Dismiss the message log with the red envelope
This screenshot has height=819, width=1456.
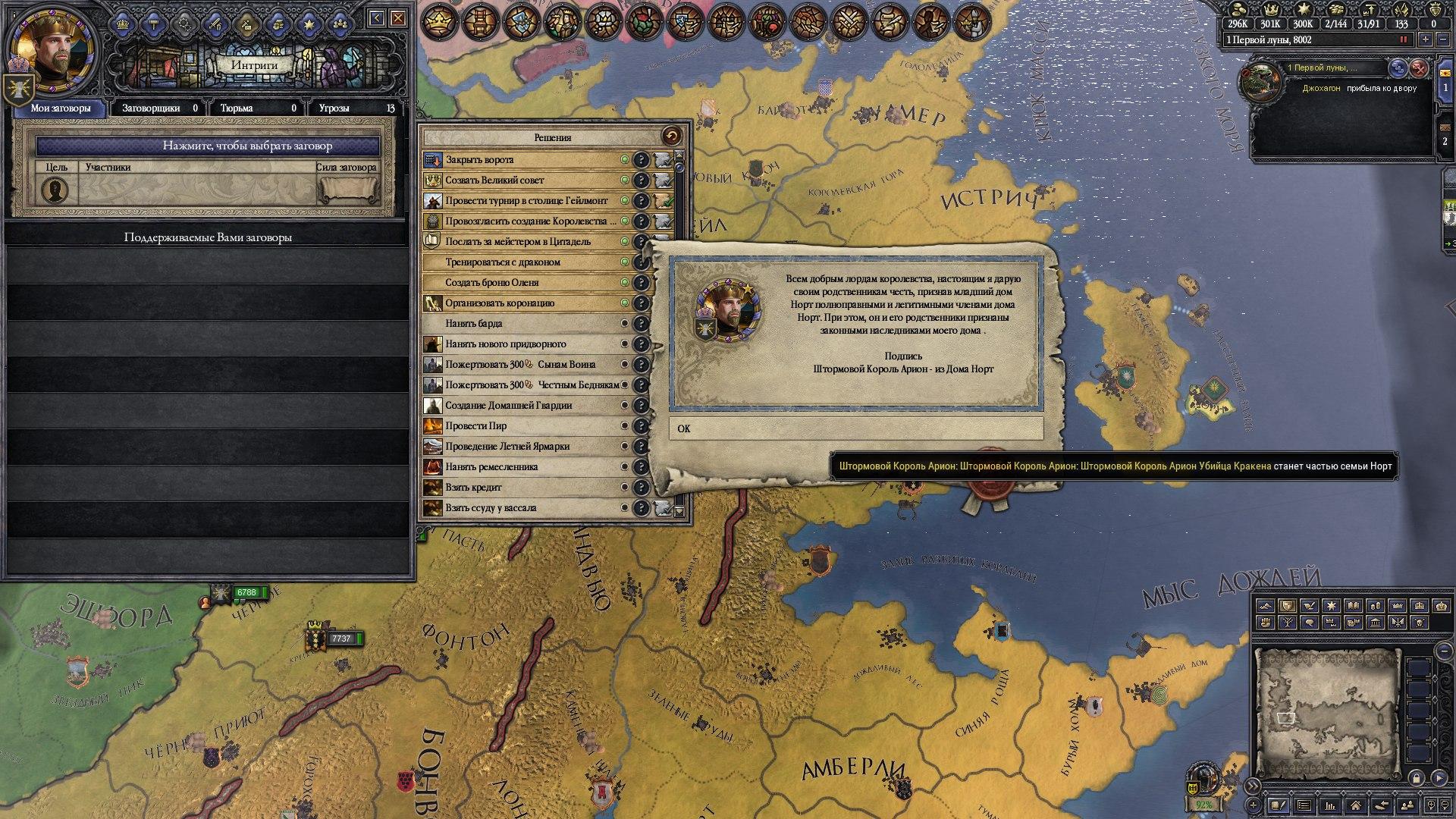(x=1418, y=68)
